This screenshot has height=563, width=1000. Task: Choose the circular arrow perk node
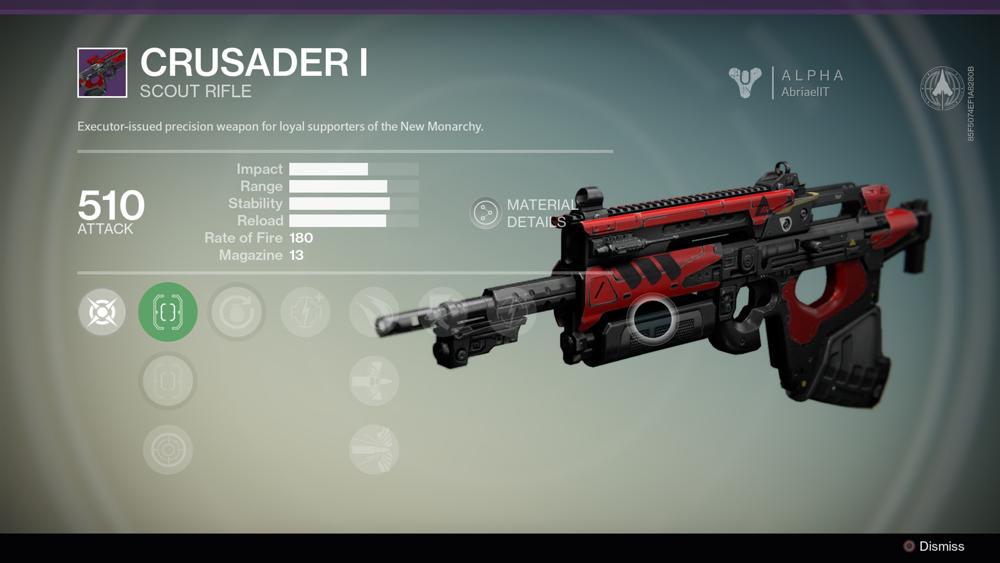pos(237,312)
